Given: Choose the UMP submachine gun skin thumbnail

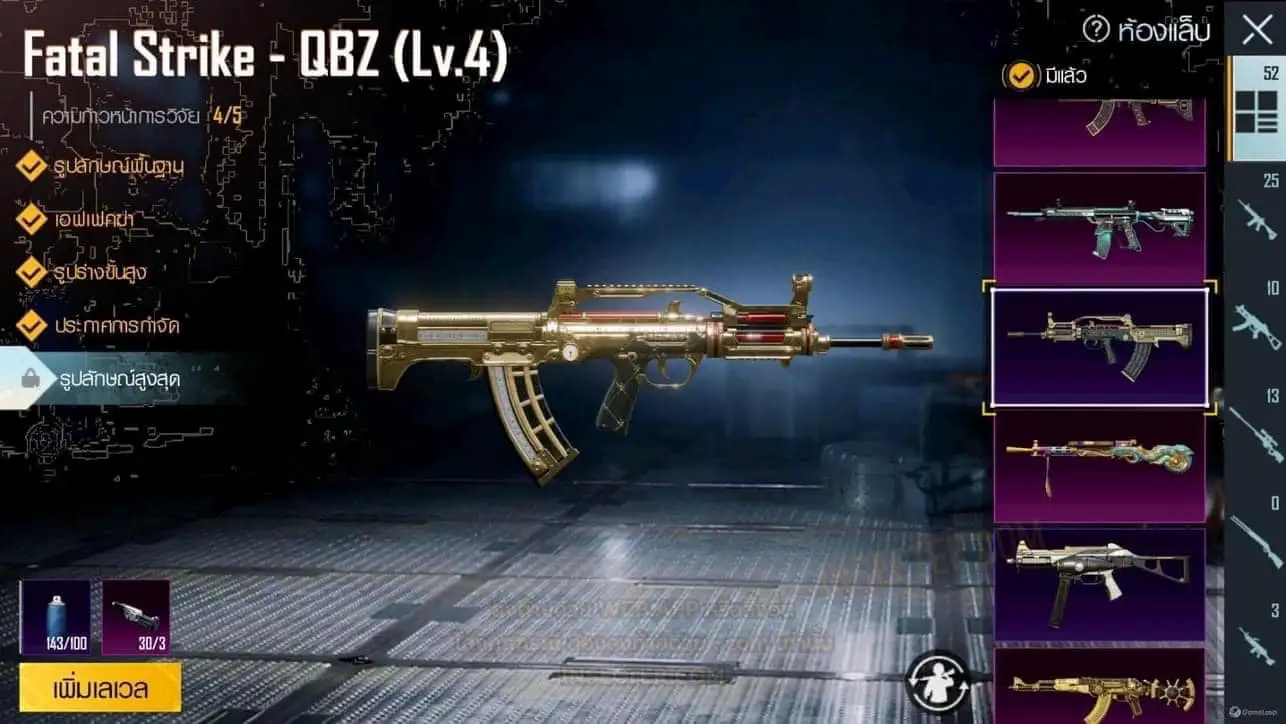Looking at the screenshot, I should 1099,583.
